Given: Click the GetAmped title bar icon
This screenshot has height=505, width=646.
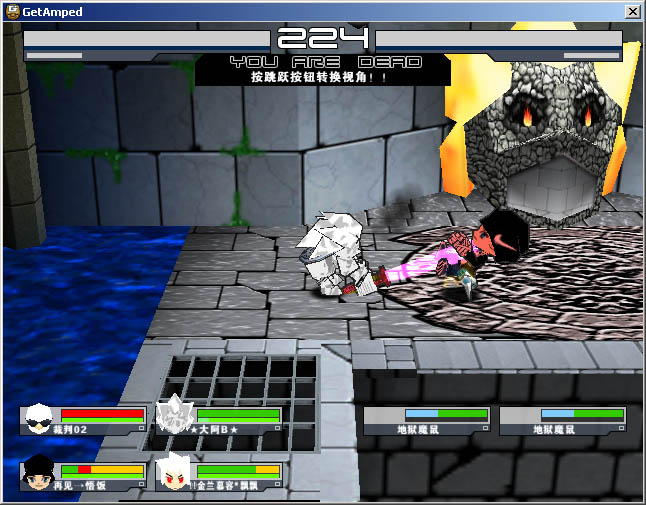Looking at the screenshot, I should tap(11, 11).
